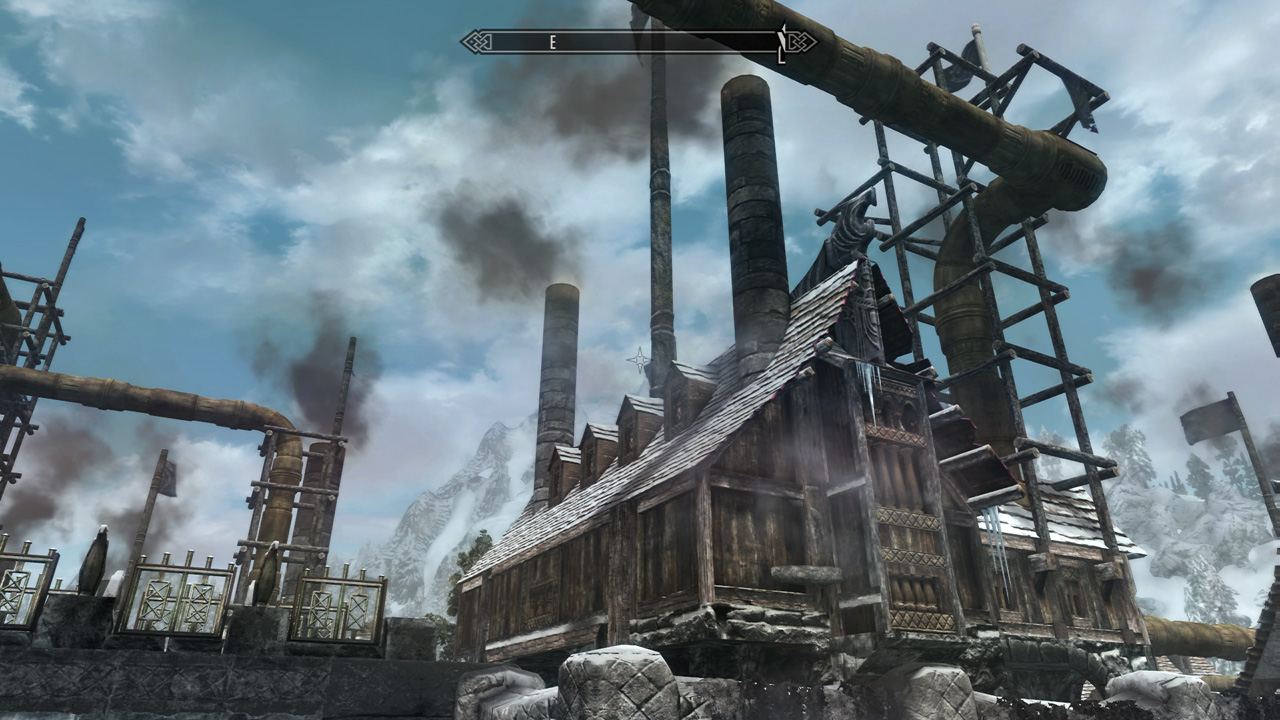Viewport: 1280px width, 720px height.
Task: Click the E marker on the compass
Action: (x=552, y=41)
